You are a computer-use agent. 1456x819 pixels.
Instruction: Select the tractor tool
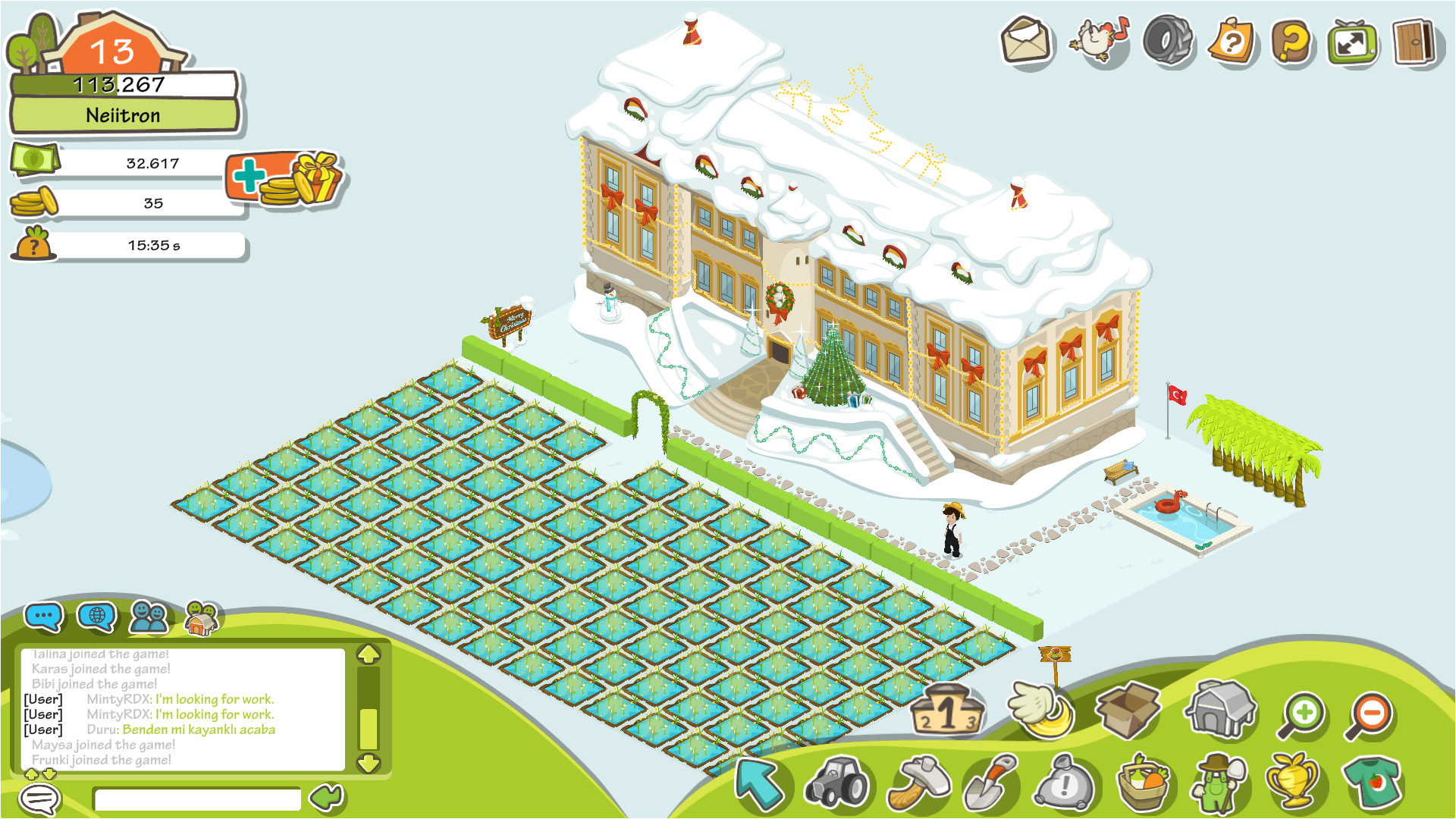(837, 783)
